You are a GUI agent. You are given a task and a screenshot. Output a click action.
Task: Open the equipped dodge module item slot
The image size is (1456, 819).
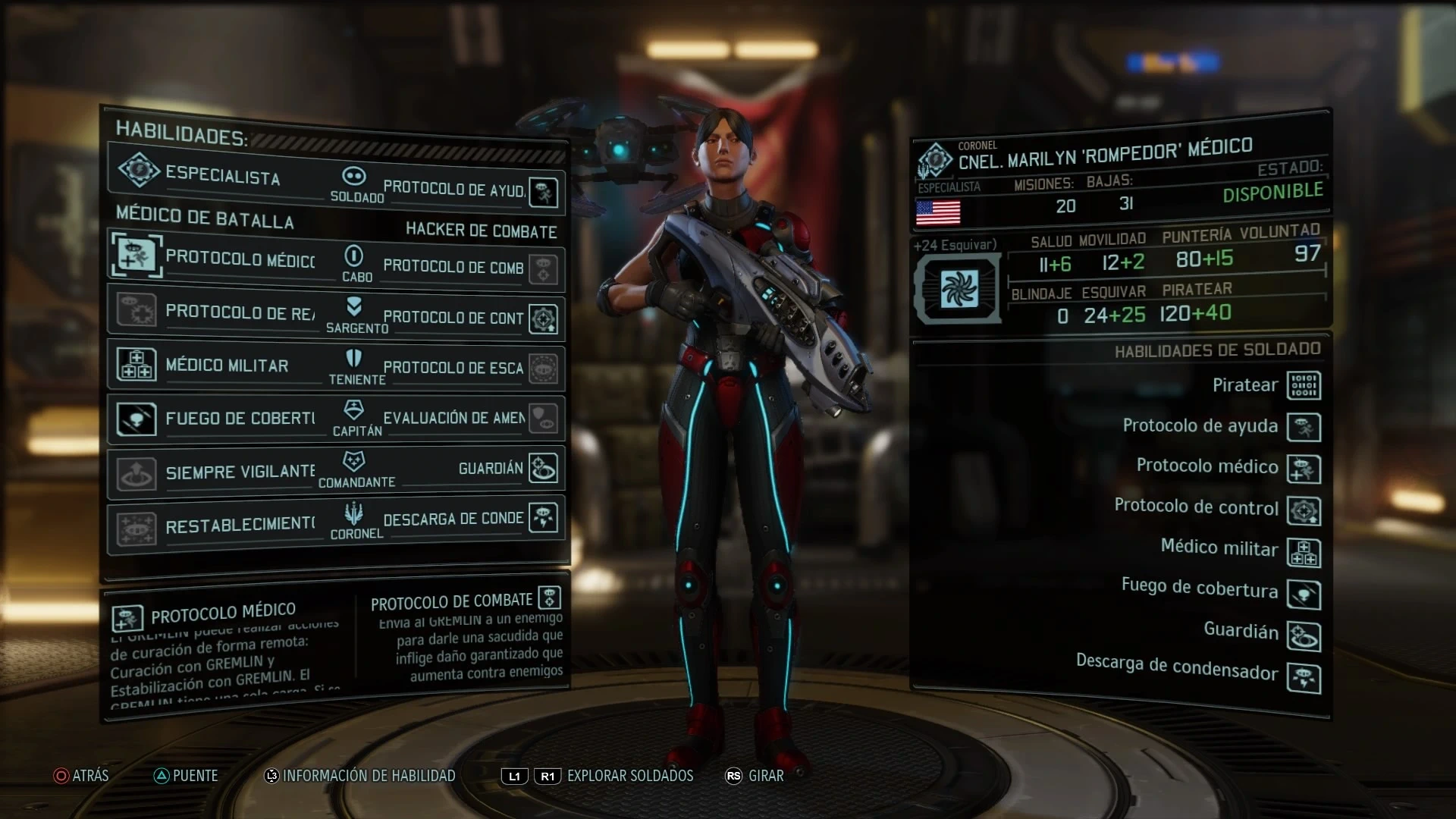959,290
